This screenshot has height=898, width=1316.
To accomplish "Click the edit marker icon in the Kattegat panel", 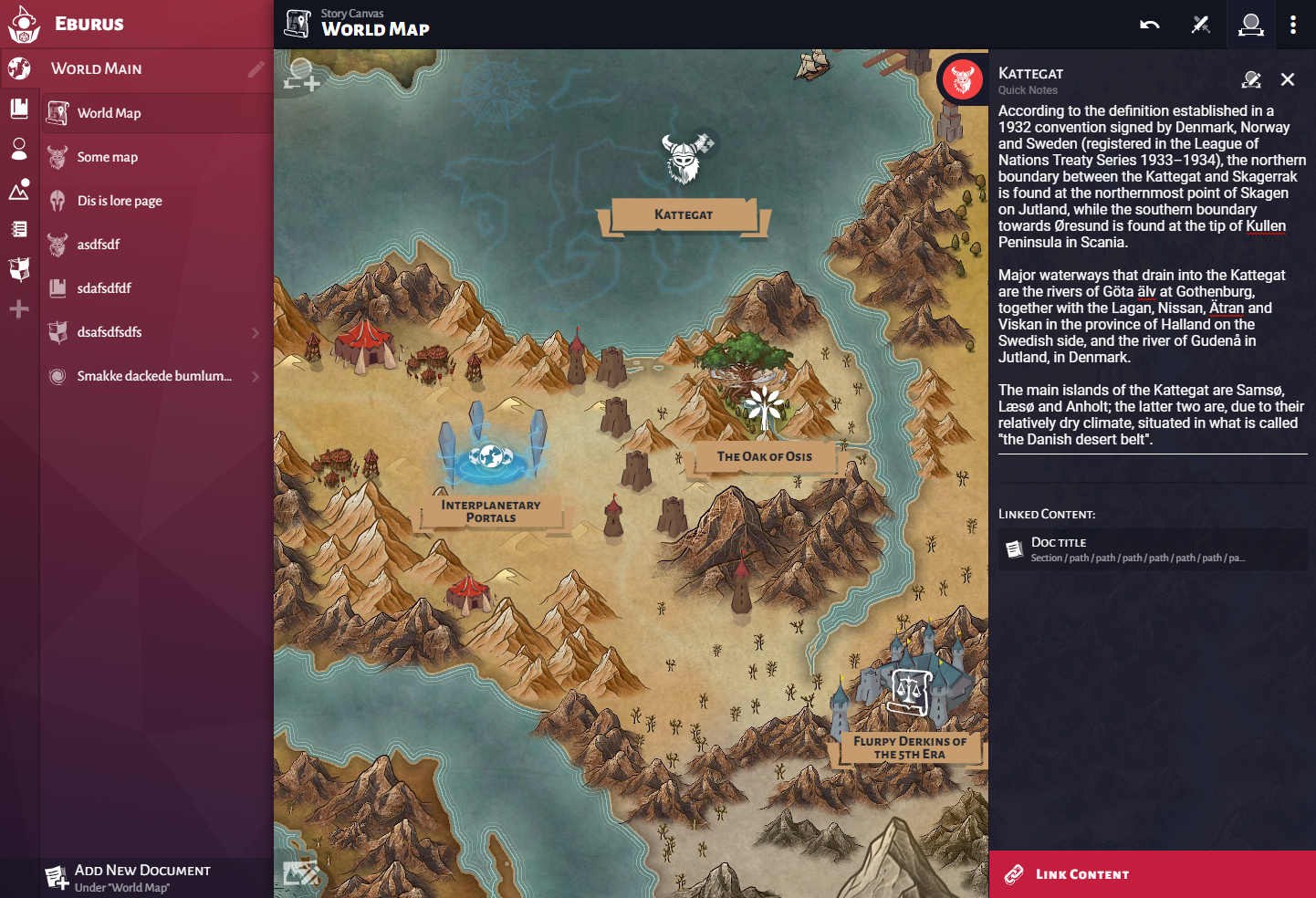I will 1251,79.
